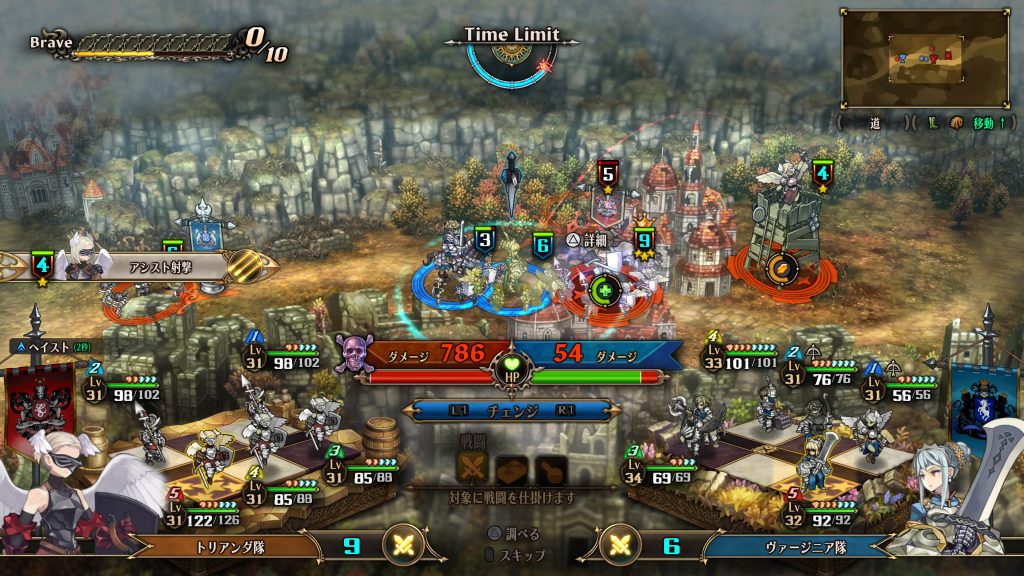Select the watchtower unit marker numbered 4

[822, 174]
